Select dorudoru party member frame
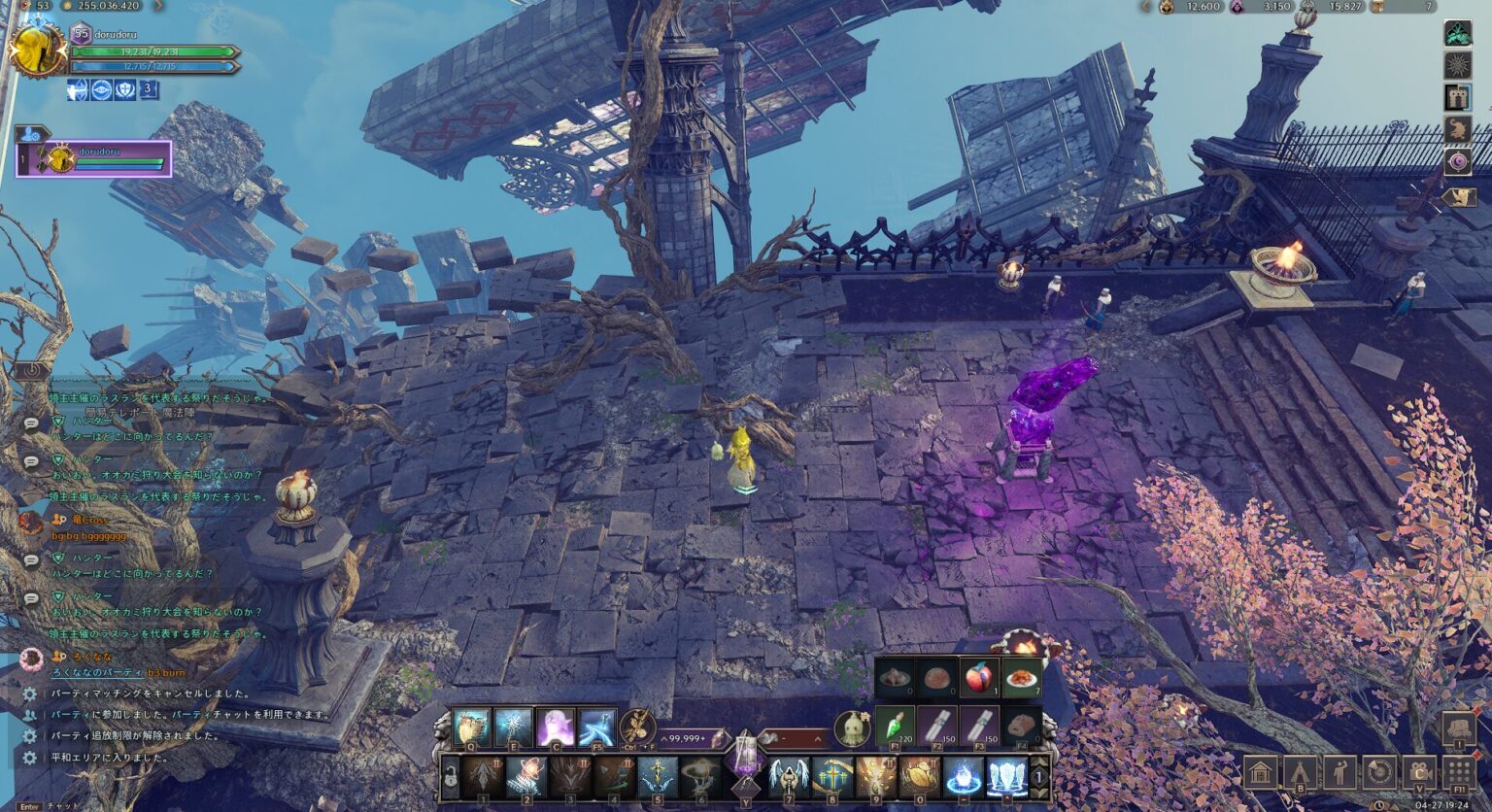 tap(94, 158)
